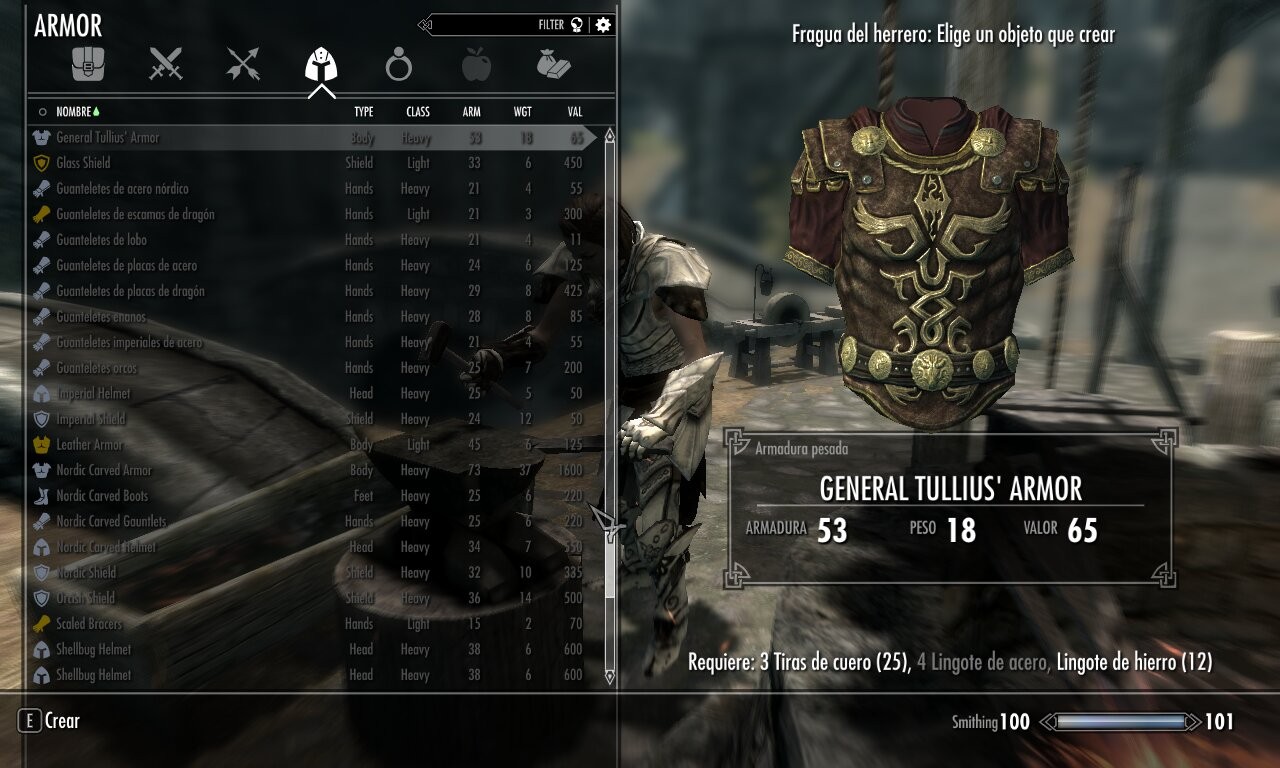
Task: Select Guanteletes de escamas de dragón
Action: click(135, 214)
